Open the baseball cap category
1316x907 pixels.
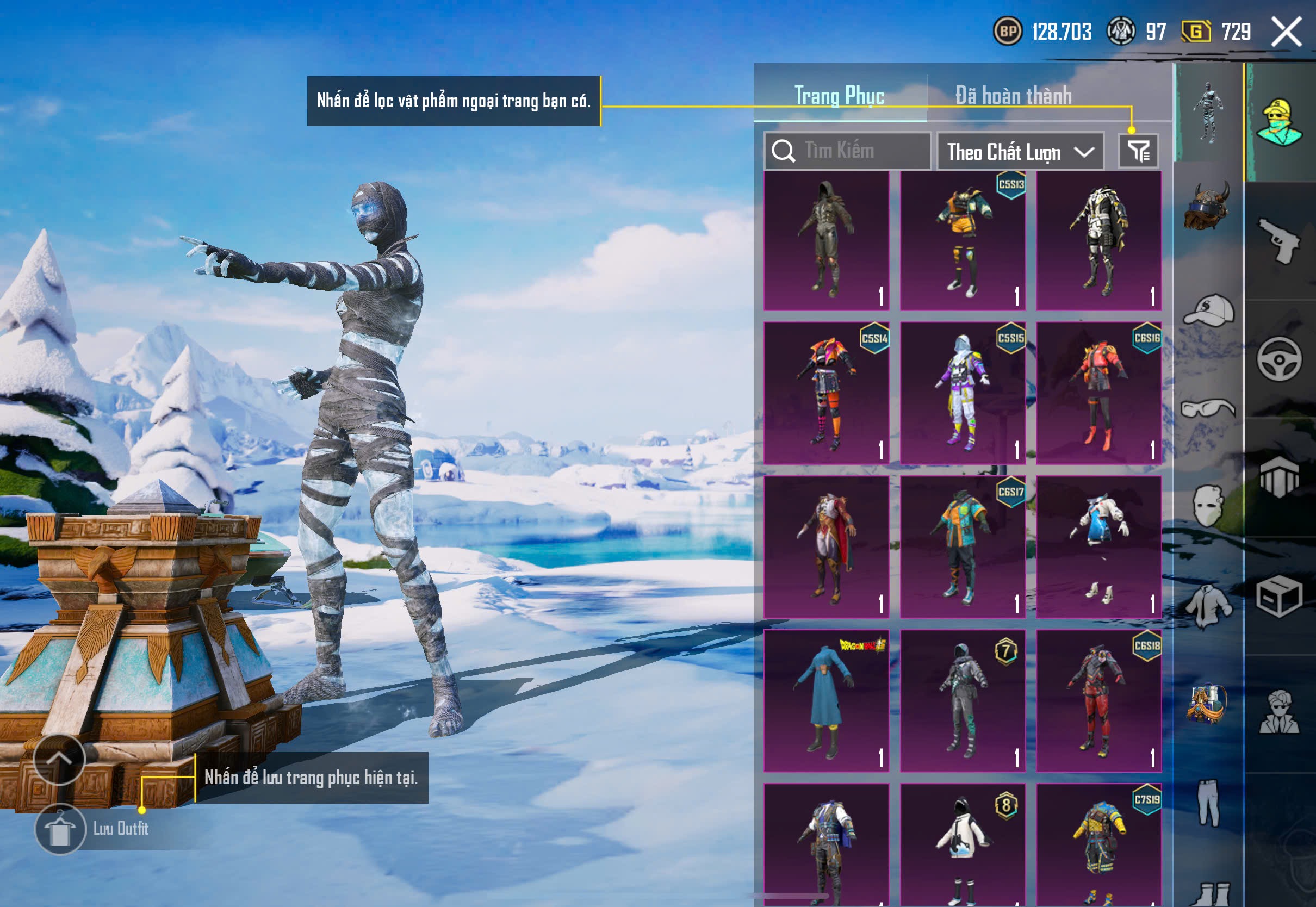point(1208,310)
